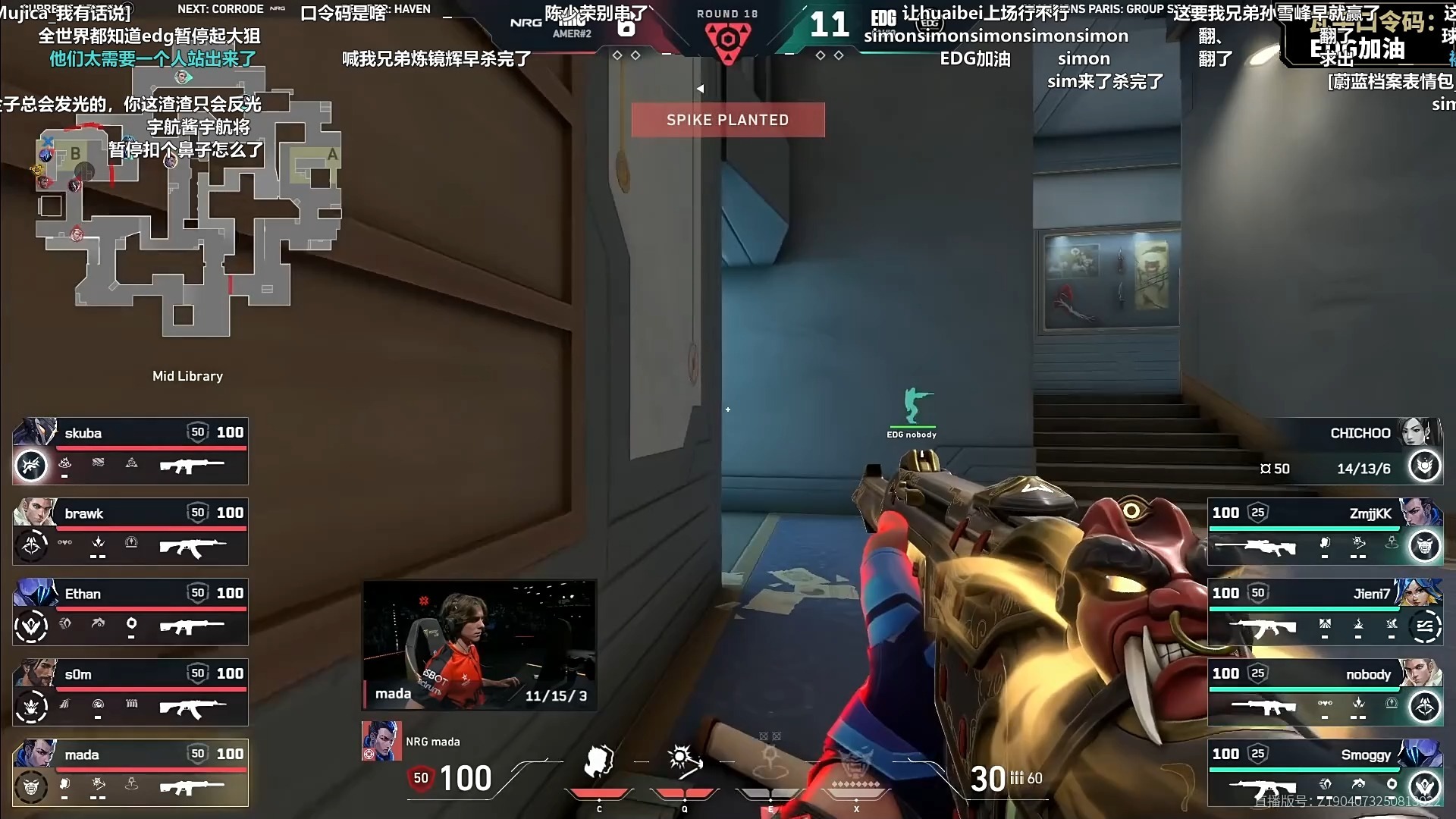
Task: Select Jieni7's player card
Action: click(1324, 612)
